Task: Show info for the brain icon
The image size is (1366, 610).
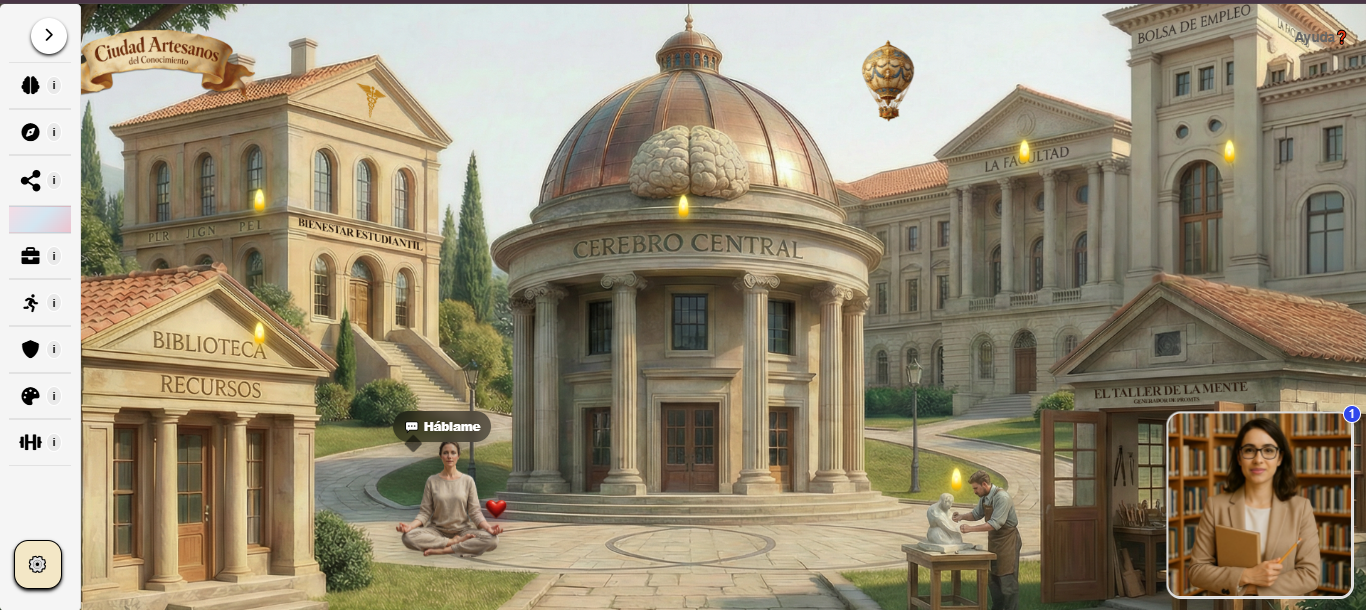Action: point(54,85)
